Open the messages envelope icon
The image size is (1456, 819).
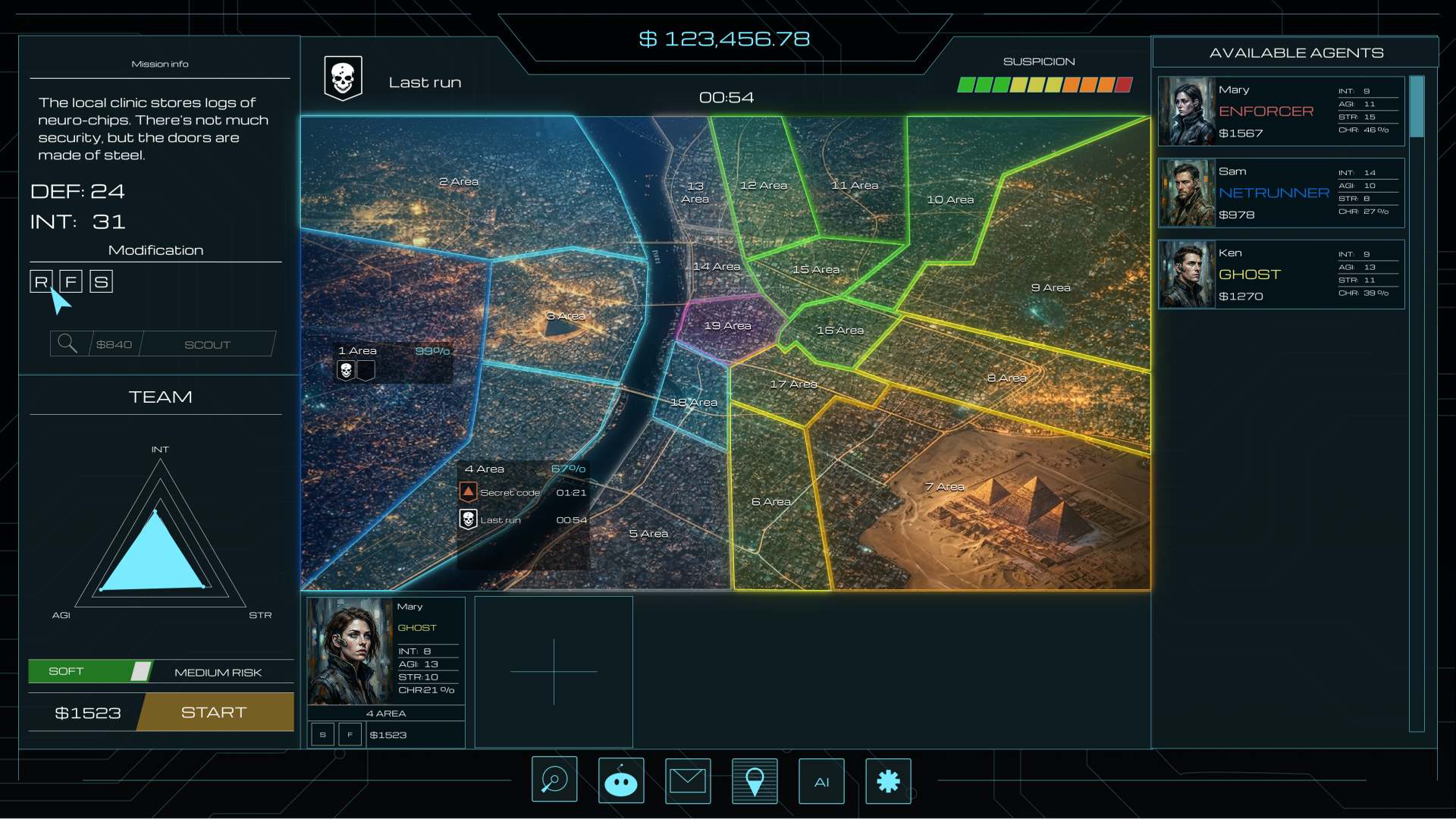[688, 780]
